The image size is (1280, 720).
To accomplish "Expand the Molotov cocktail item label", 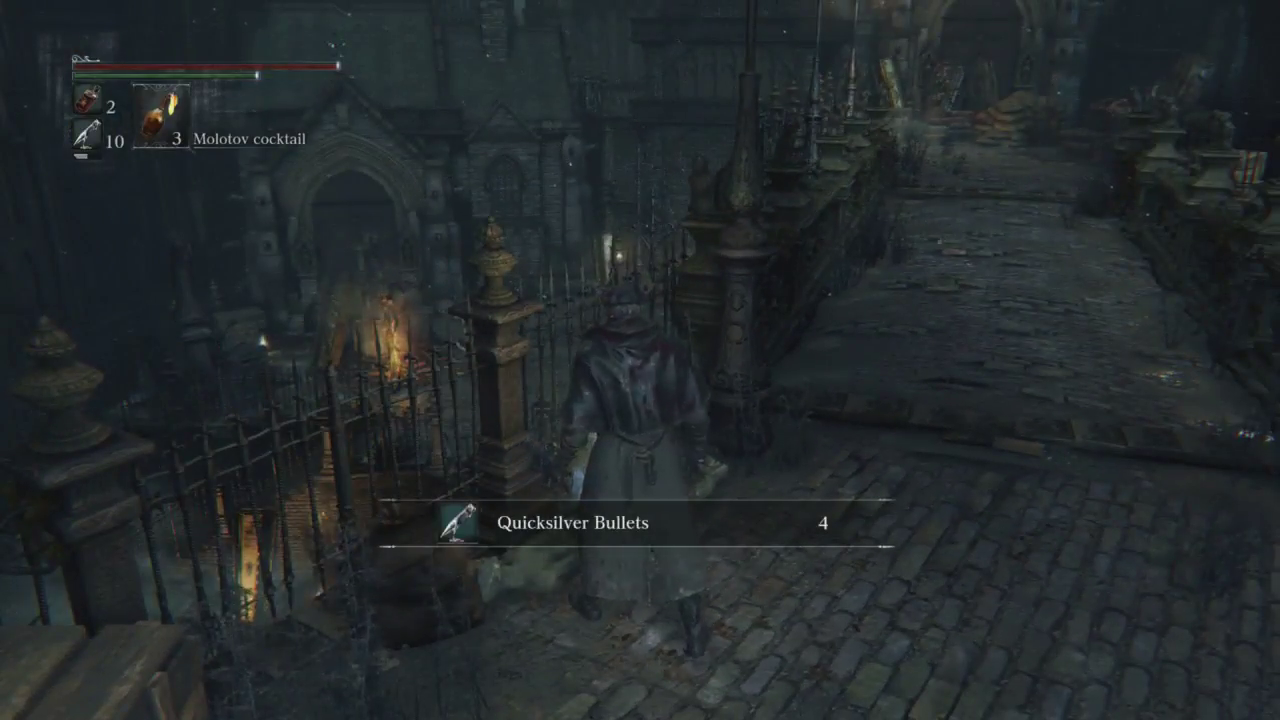I will (x=249, y=139).
